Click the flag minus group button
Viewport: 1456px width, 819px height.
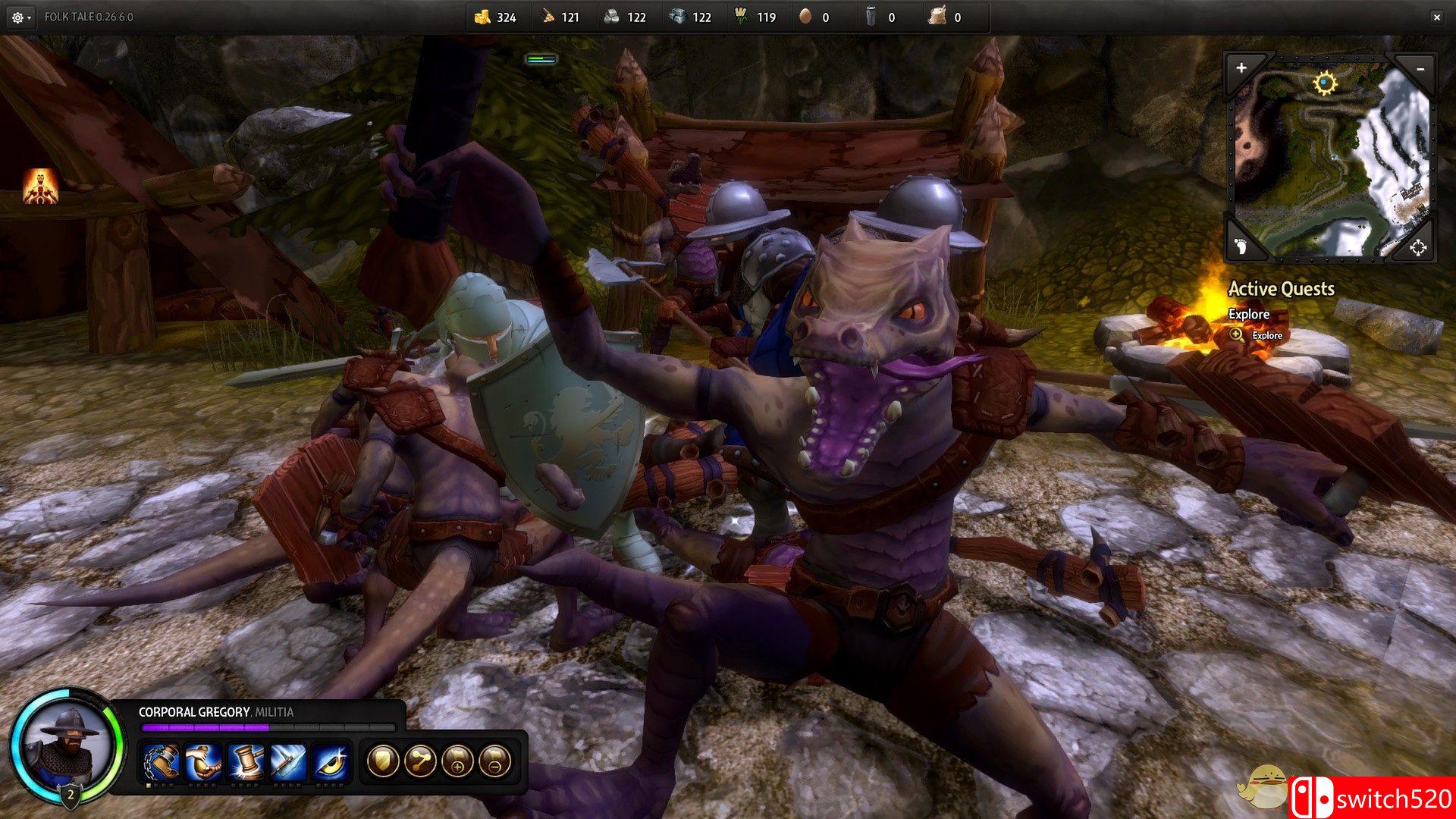(494, 761)
